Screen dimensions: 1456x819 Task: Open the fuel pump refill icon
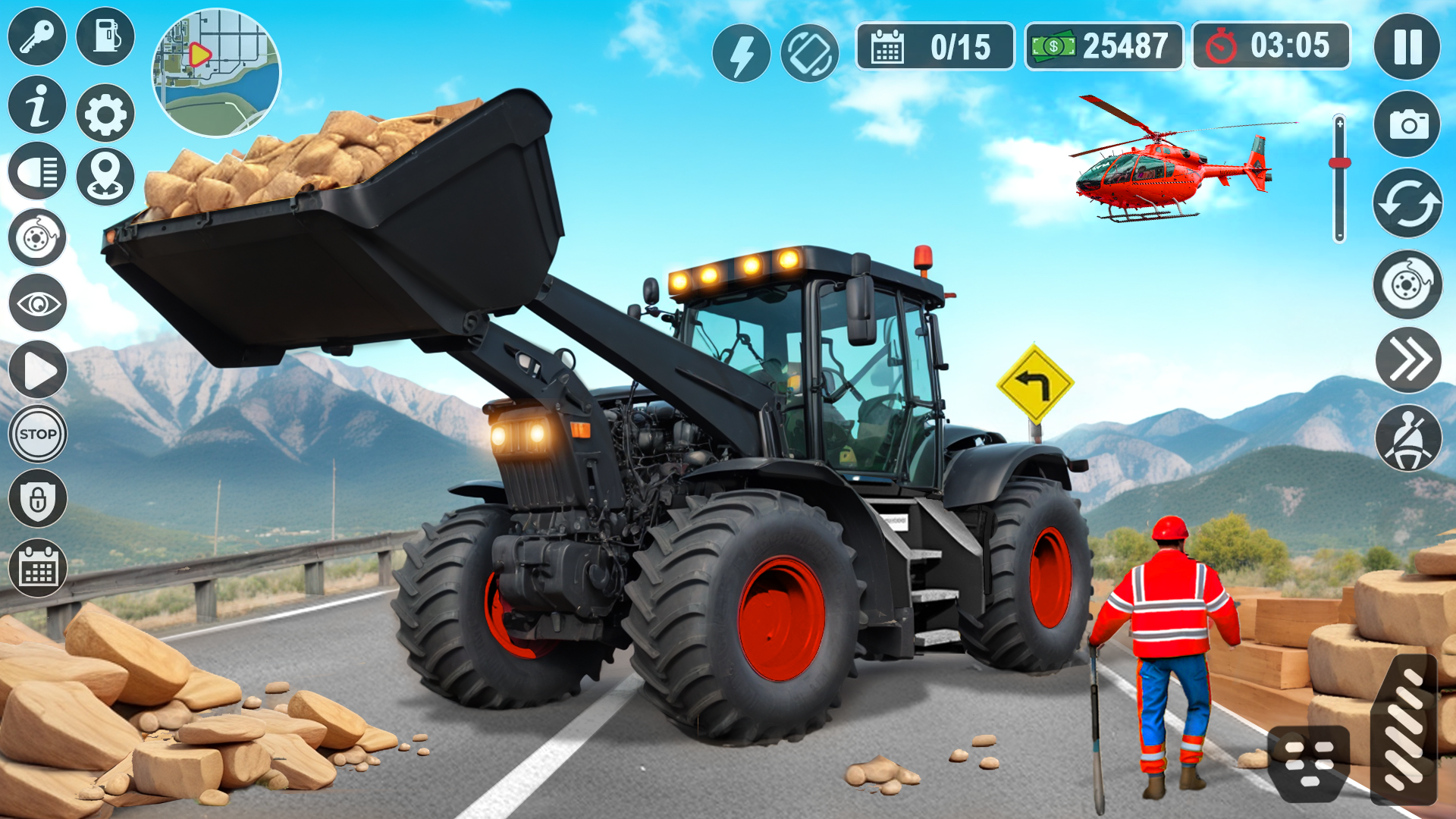coord(105,36)
